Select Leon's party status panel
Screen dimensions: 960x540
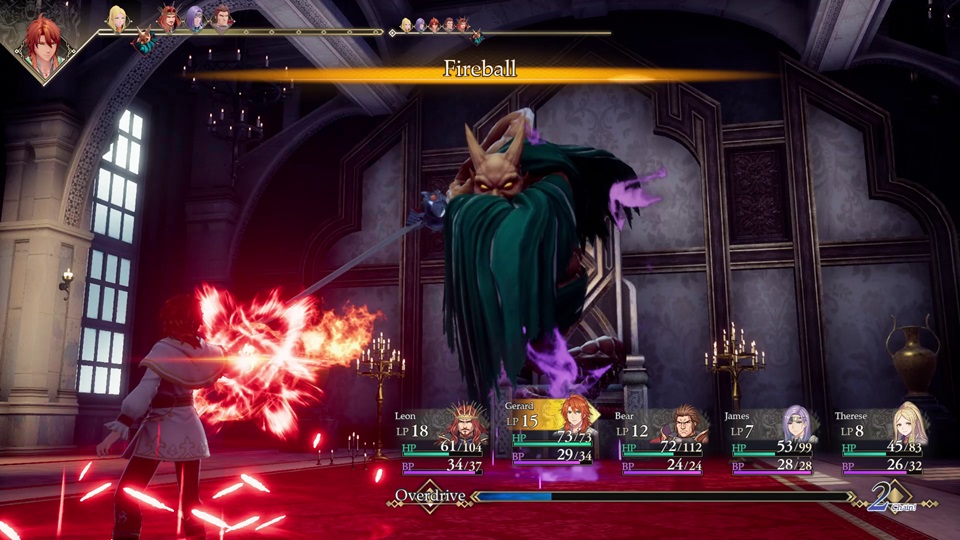pos(440,440)
